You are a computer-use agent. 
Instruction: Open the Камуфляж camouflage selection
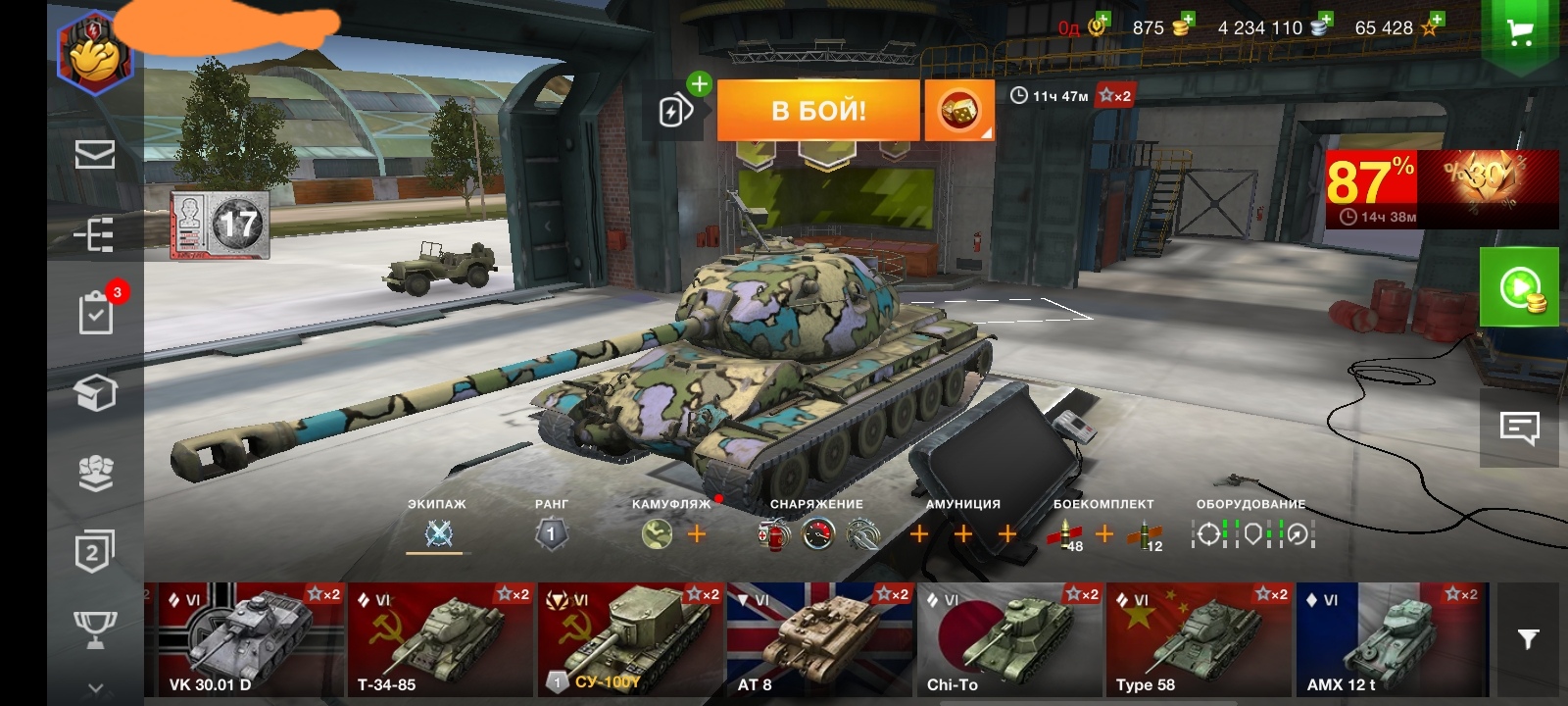[x=658, y=533]
